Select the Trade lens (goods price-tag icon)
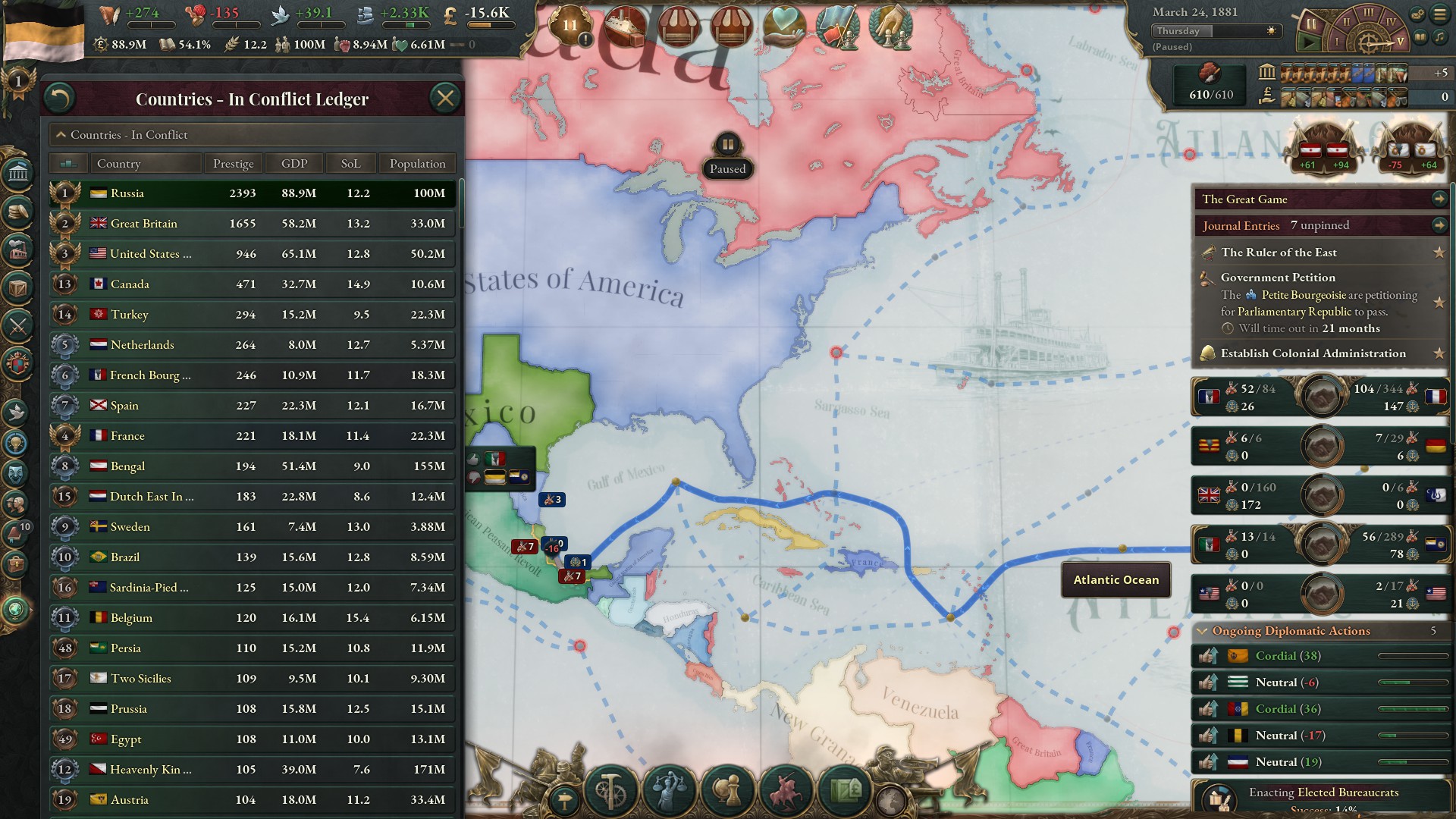1456x819 pixels. pyautogui.click(x=843, y=790)
